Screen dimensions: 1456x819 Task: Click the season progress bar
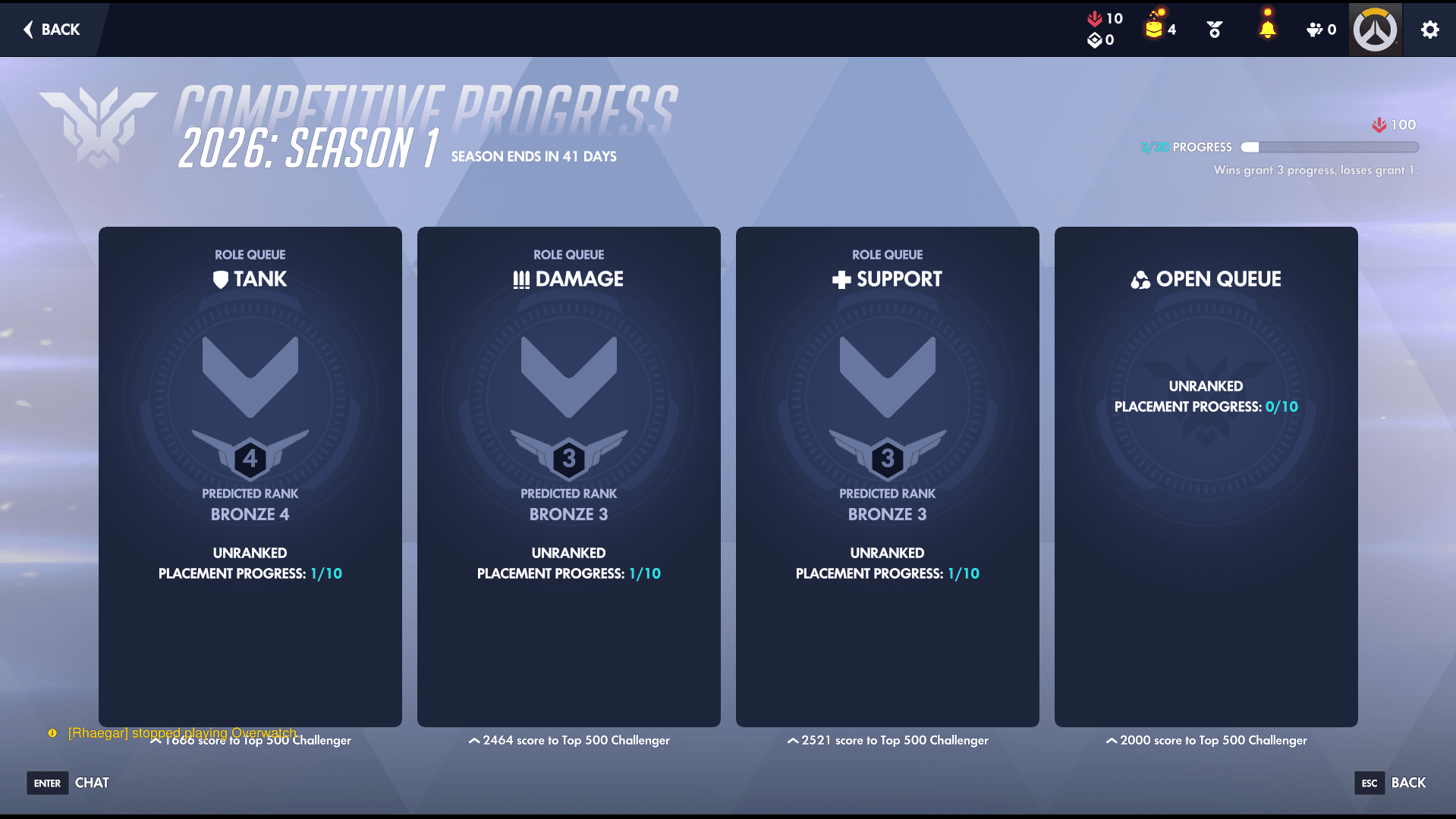tap(1330, 147)
